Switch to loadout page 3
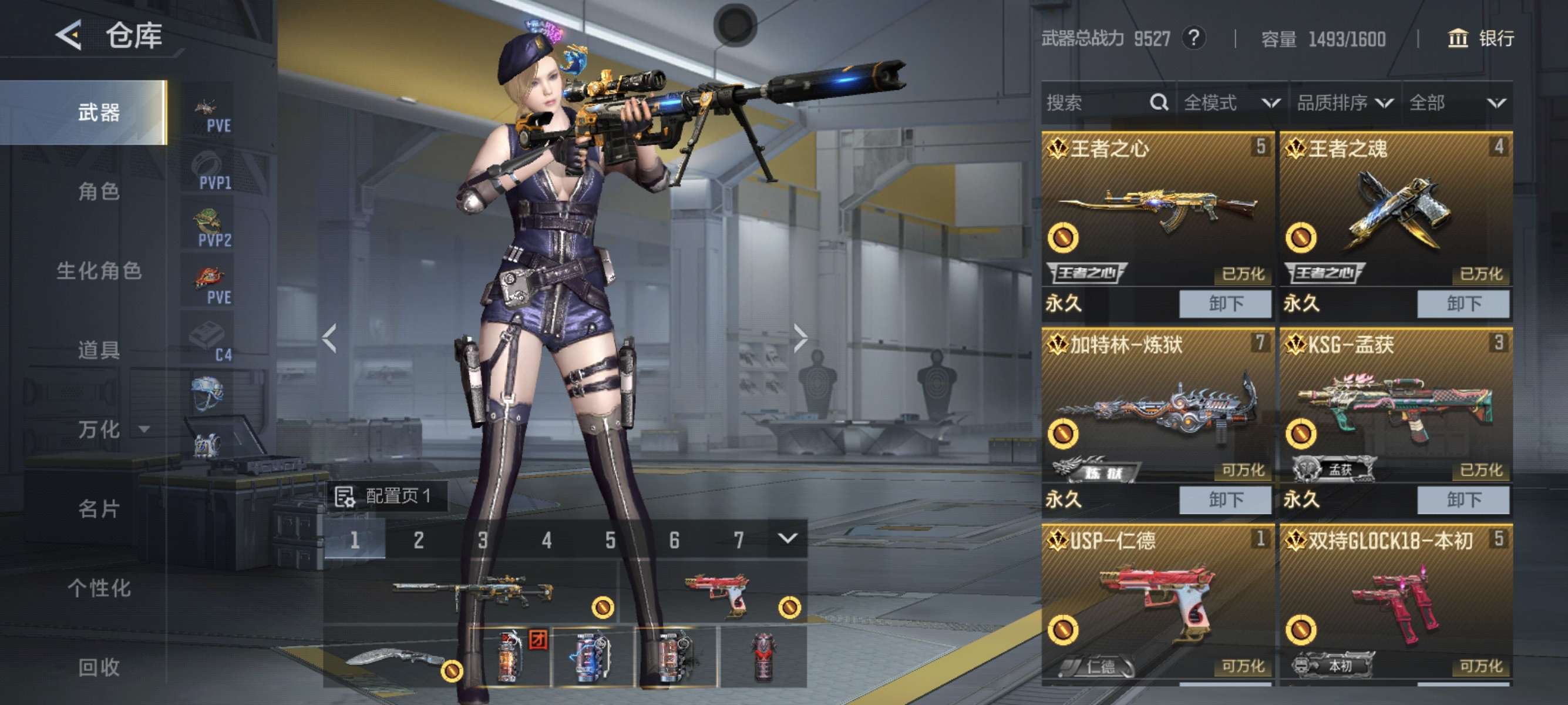 click(x=483, y=539)
